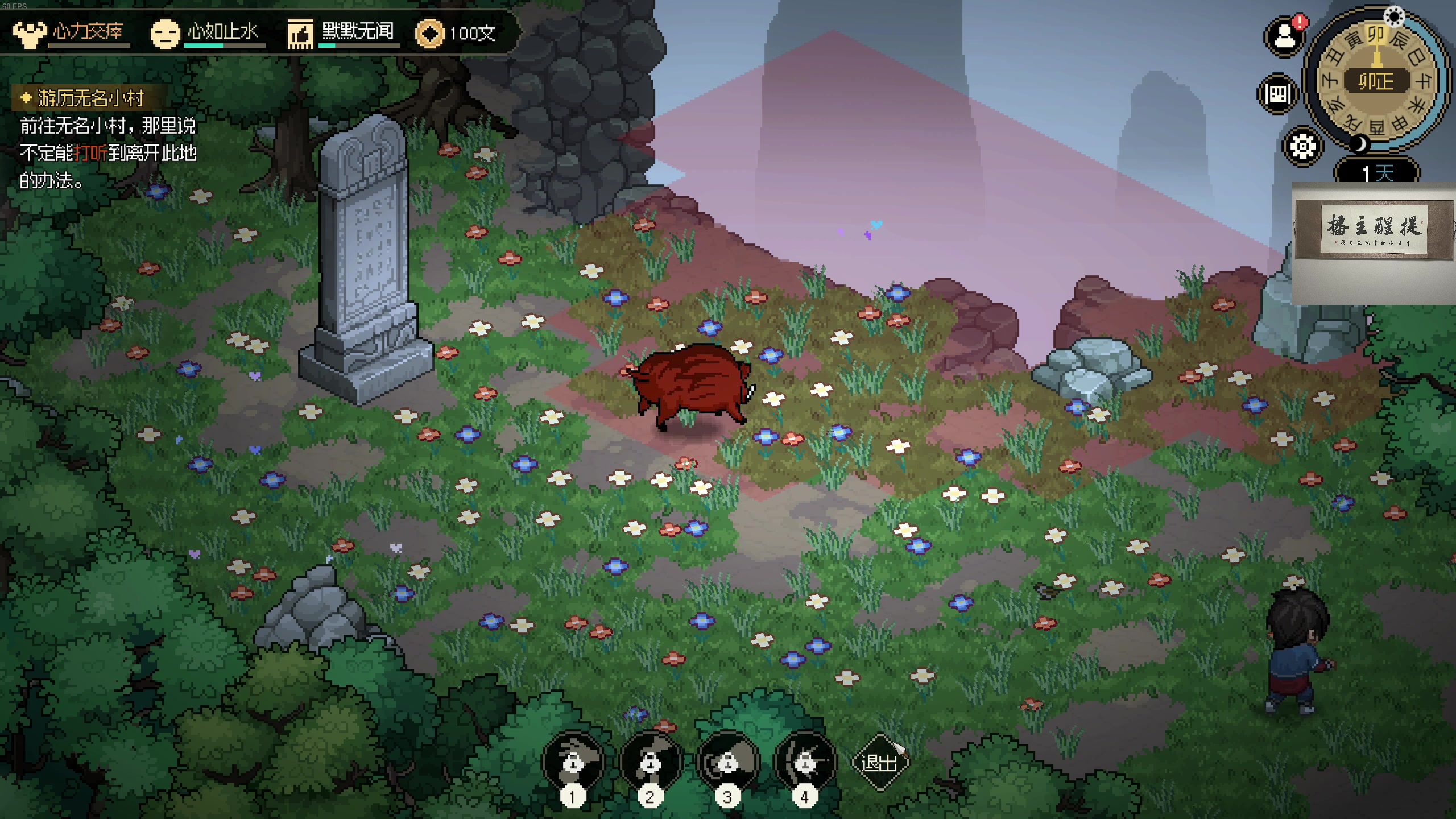Open the character profile icon with alert
Screen dimensions: 1456x819
pyautogui.click(x=1285, y=38)
